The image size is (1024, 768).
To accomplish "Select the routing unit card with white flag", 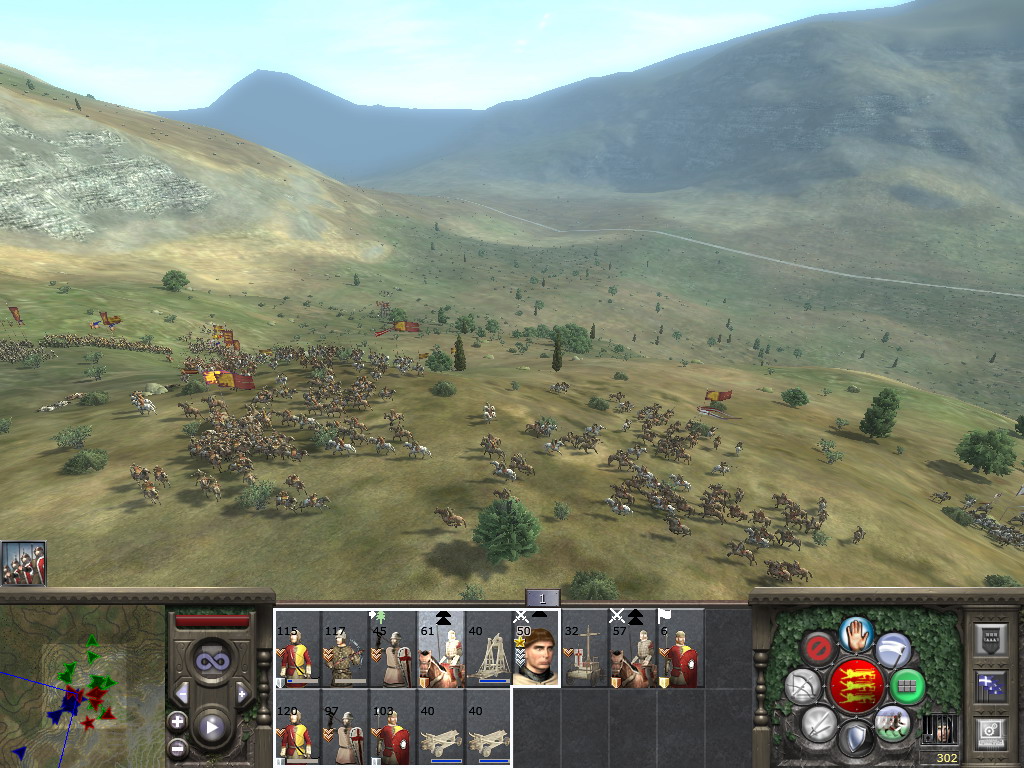I will click(x=680, y=649).
